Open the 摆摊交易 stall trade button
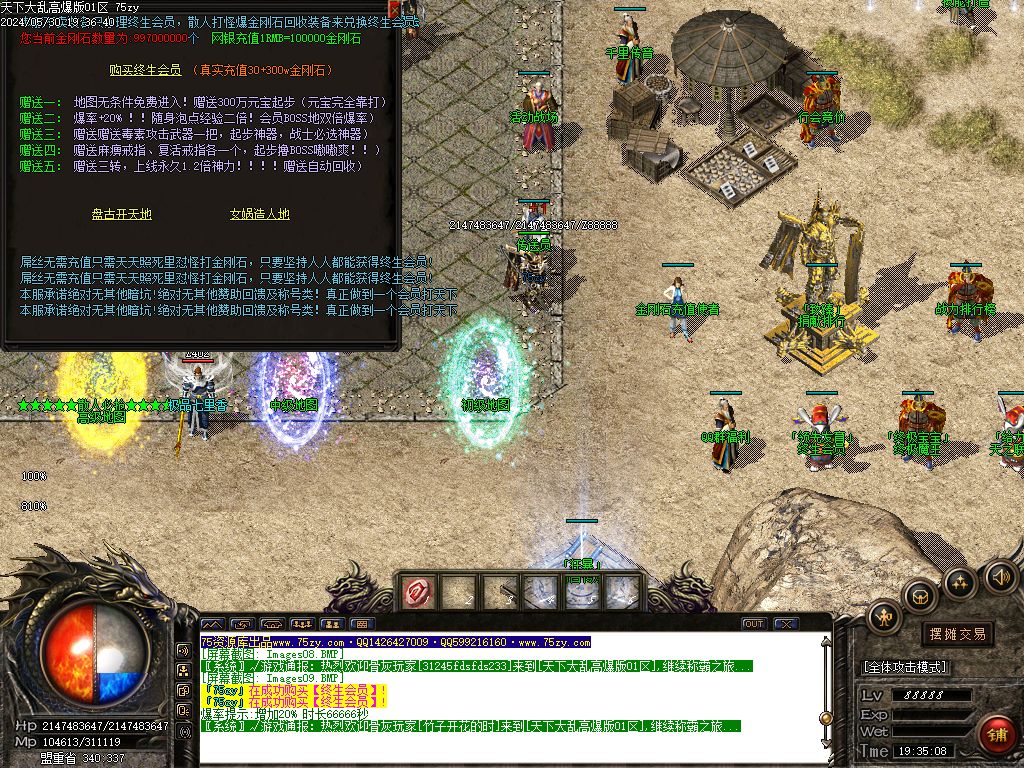This screenshot has height=768, width=1024. click(x=957, y=634)
